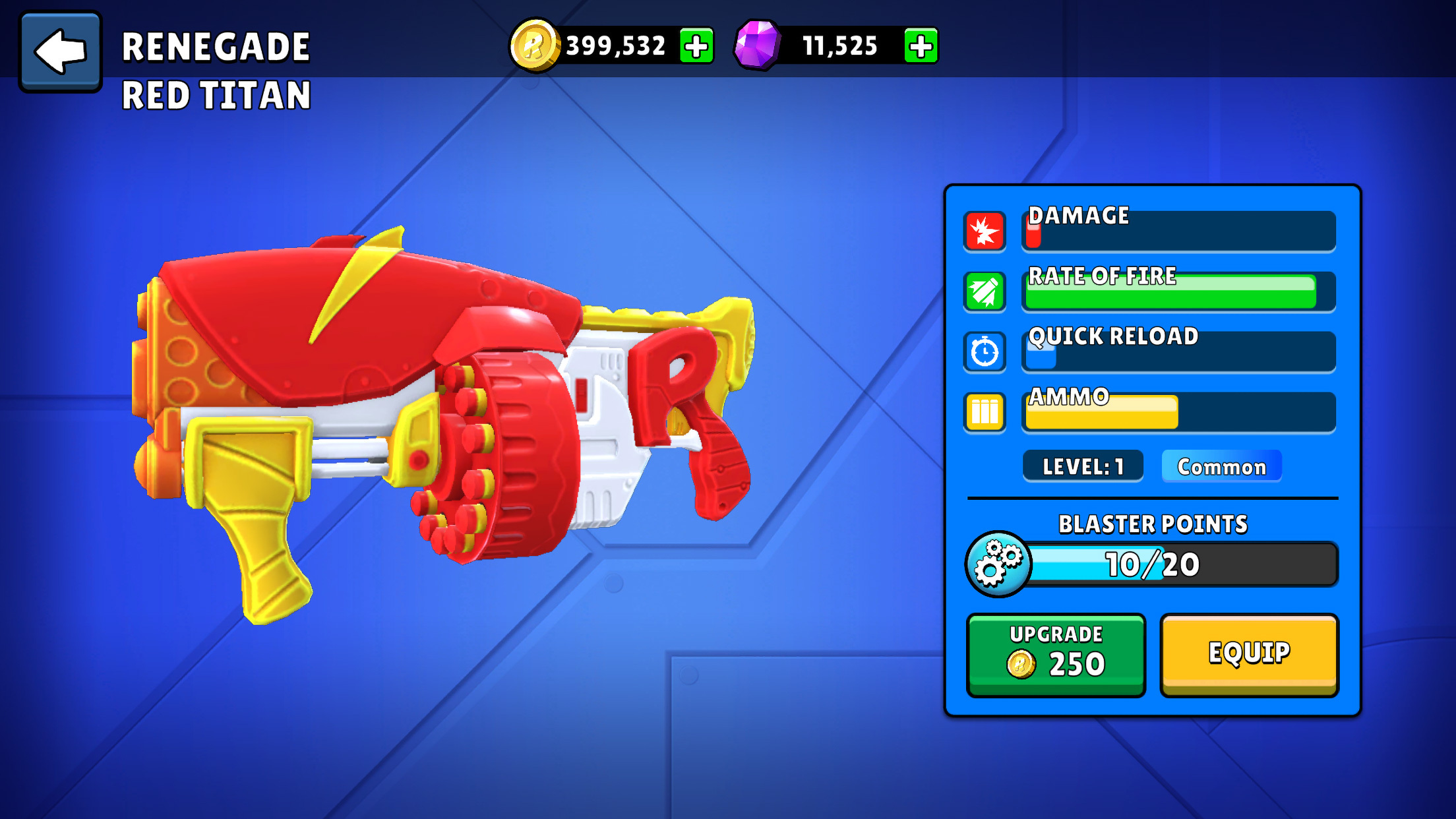This screenshot has width=1456, height=819.
Task: Tap the Quick Reload stopwatch icon
Action: pyautogui.click(x=985, y=352)
